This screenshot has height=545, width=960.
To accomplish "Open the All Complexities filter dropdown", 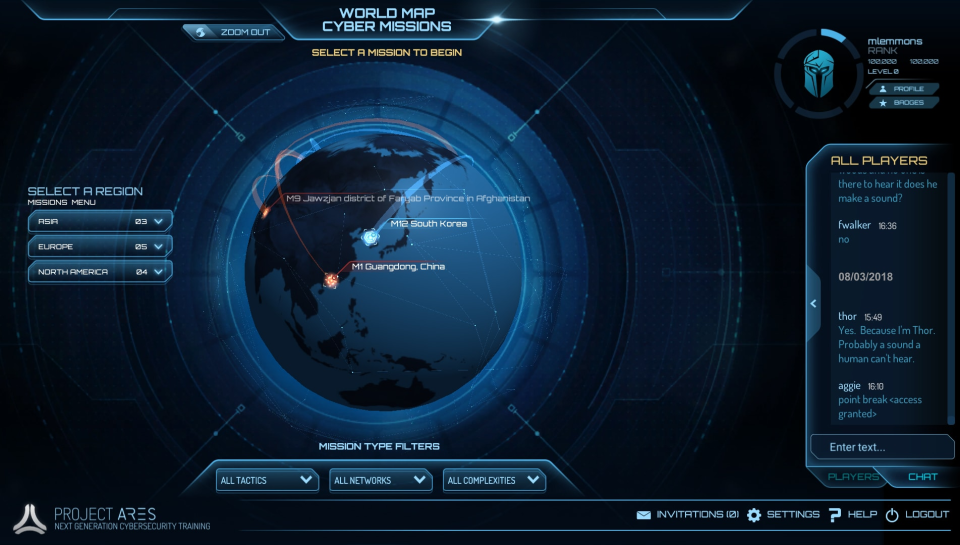I will pos(494,480).
